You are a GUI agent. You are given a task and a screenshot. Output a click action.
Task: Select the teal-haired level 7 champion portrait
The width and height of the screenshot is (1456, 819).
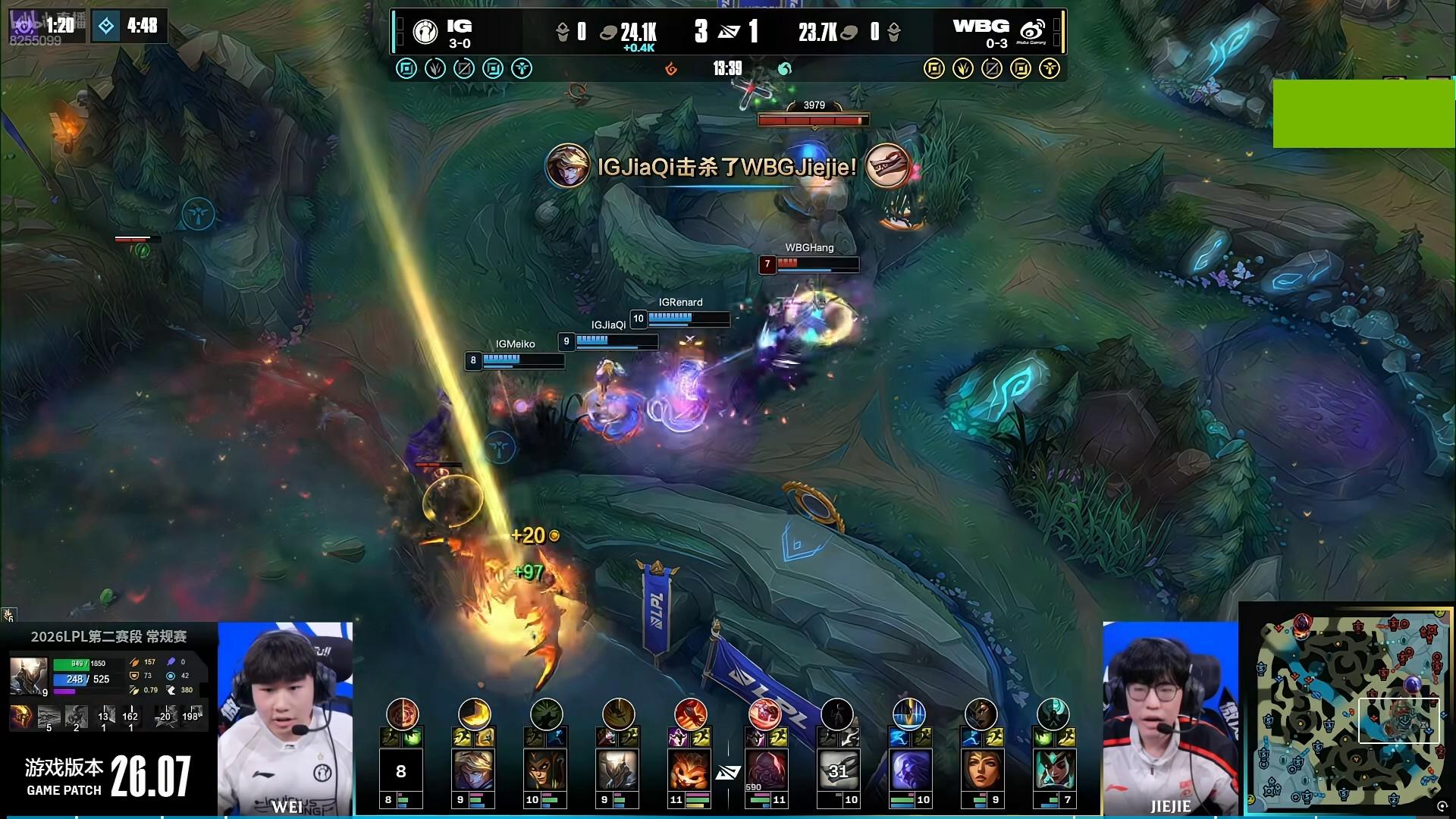click(x=1053, y=769)
